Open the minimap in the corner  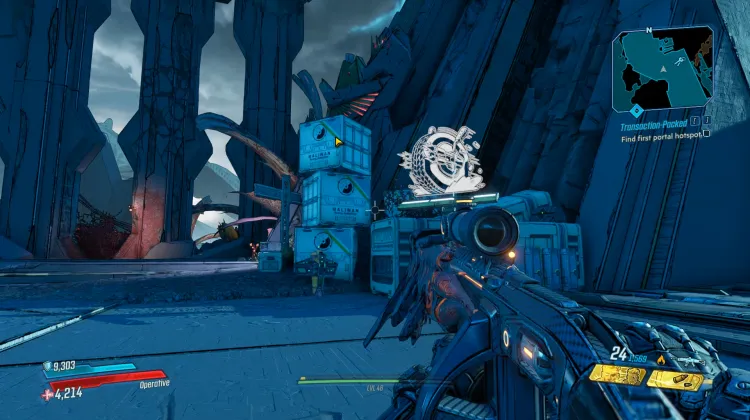click(x=663, y=67)
